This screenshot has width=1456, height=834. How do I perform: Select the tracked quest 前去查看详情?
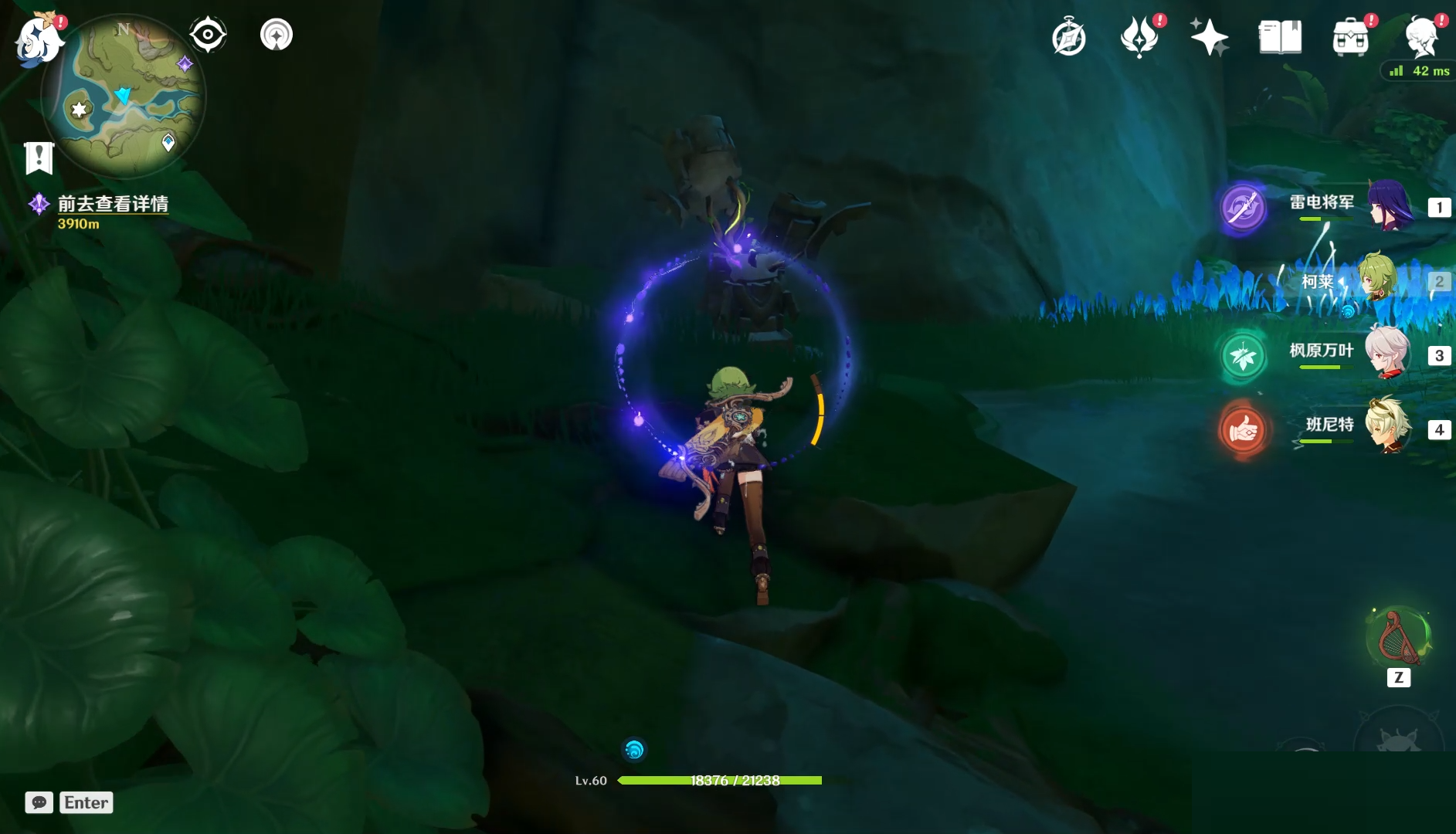click(113, 204)
